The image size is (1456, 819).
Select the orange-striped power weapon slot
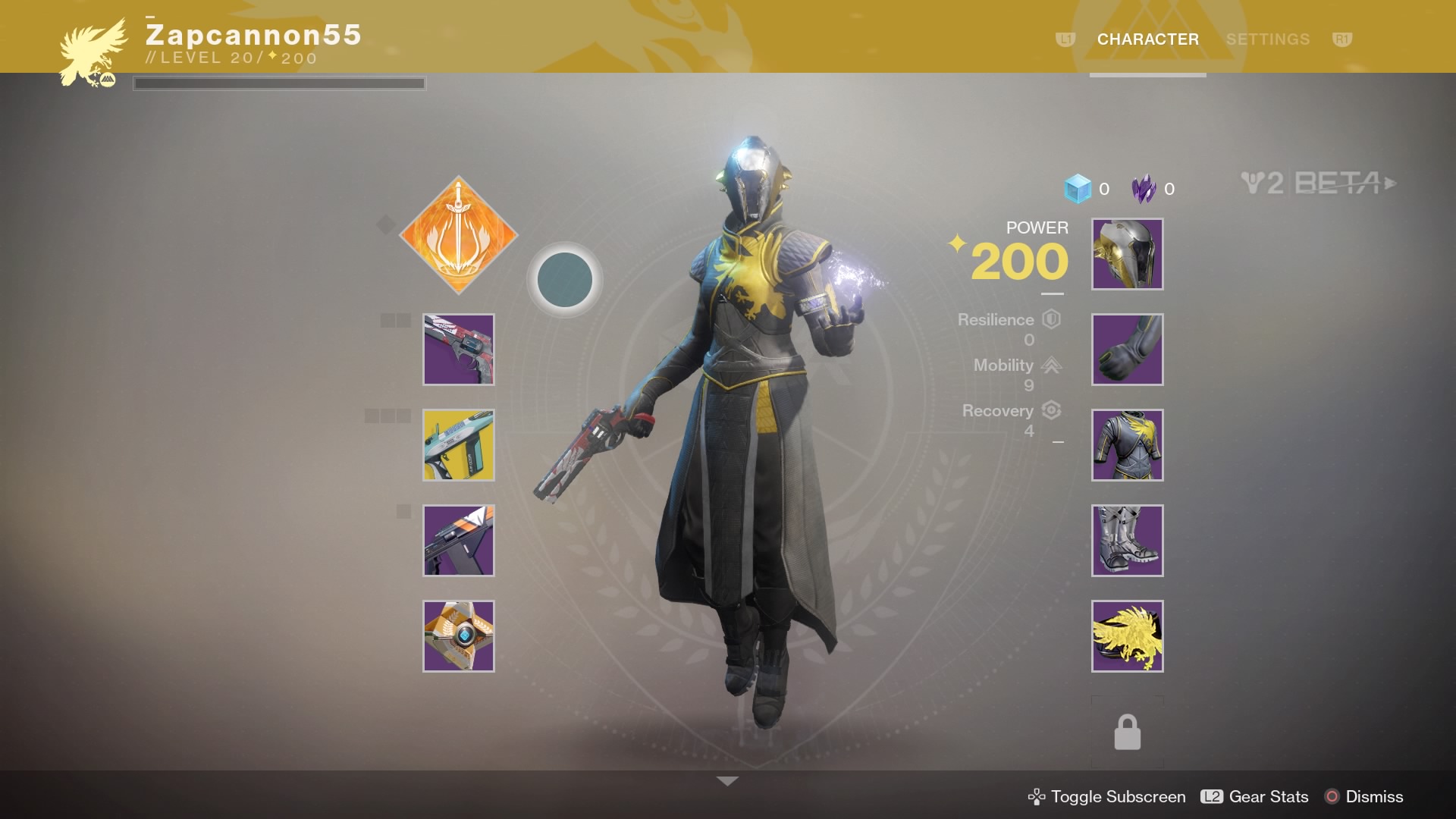pyautogui.click(x=459, y=541)
